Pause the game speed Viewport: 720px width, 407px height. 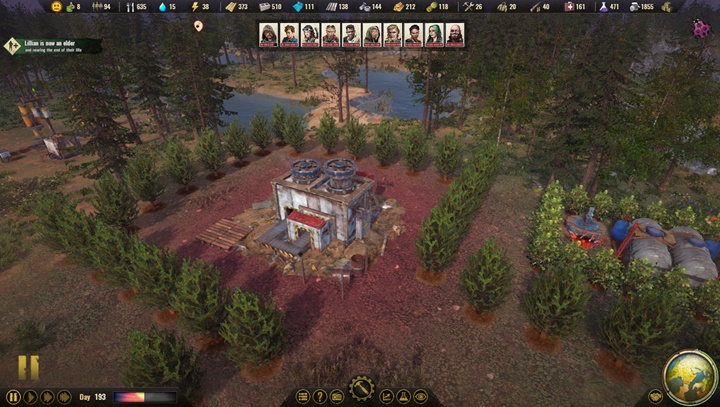click(x=12, y=397)
